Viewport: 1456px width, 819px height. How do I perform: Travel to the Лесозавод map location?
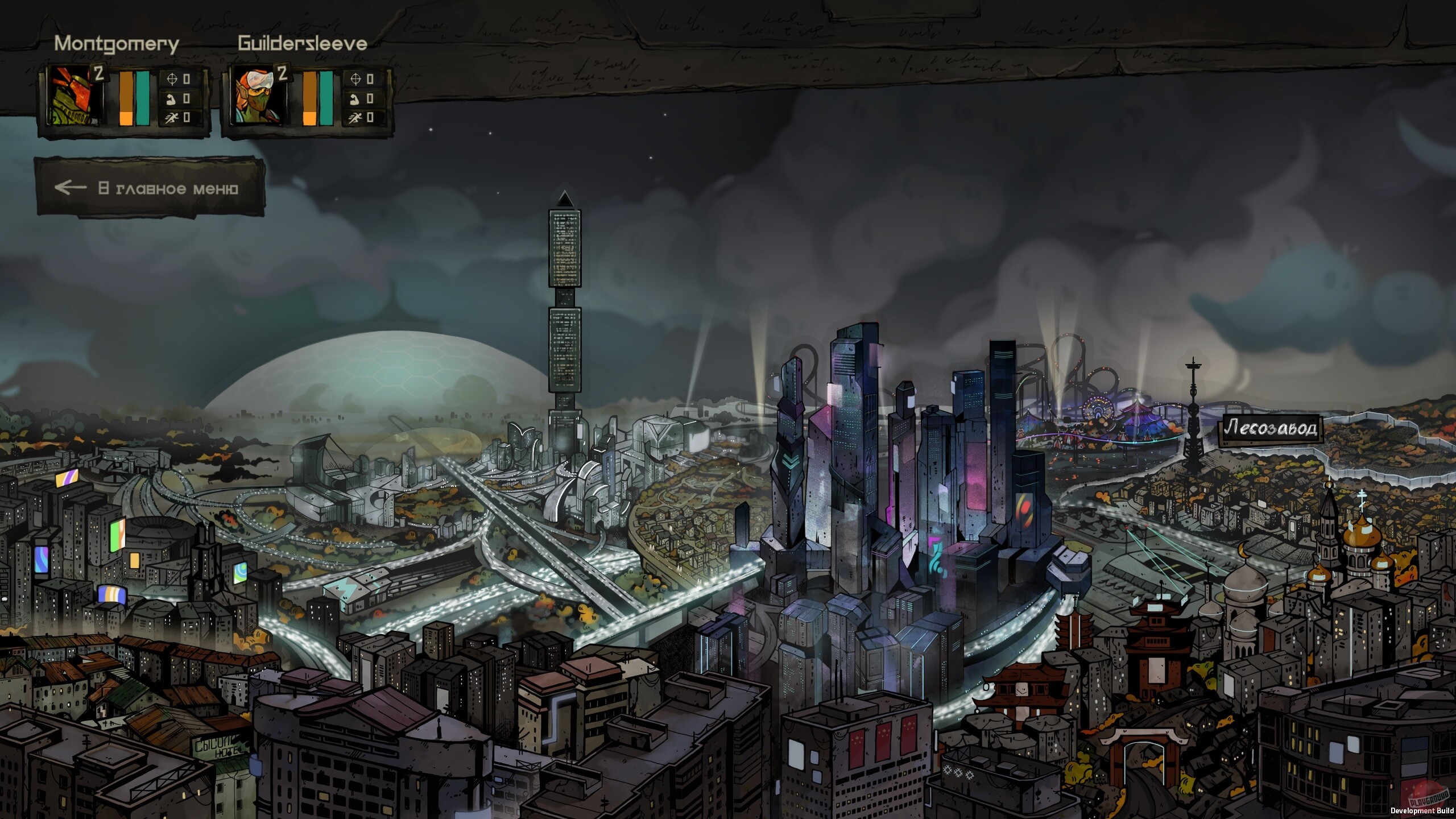pyautogui.click(x=1270, y=428)
